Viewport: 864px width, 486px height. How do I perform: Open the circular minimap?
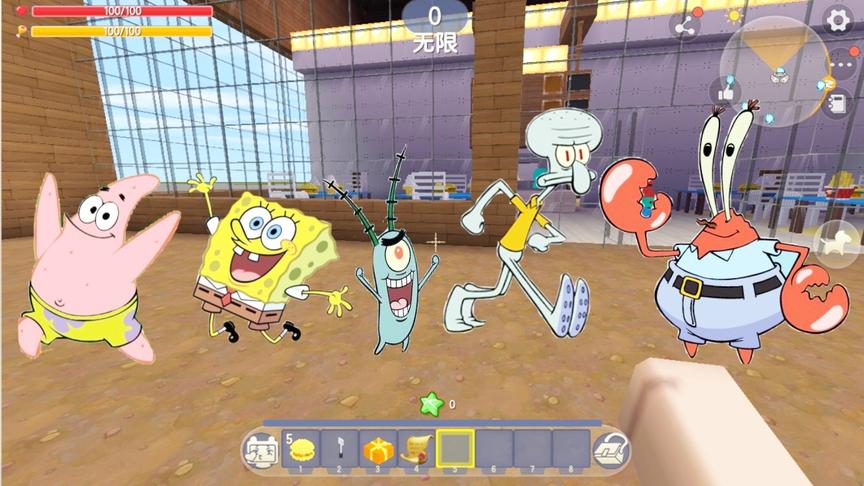click(777, 70)
